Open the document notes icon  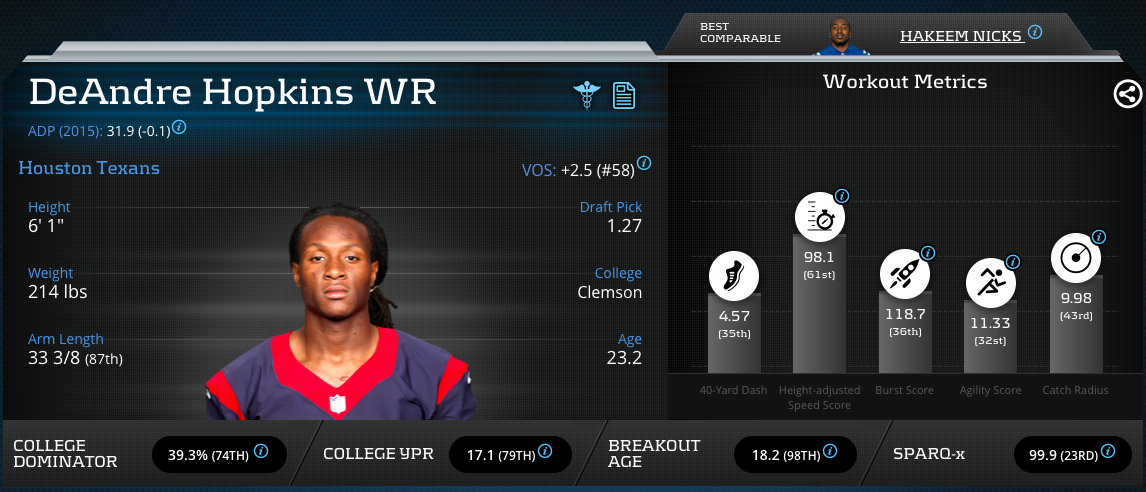click(624, 96)
